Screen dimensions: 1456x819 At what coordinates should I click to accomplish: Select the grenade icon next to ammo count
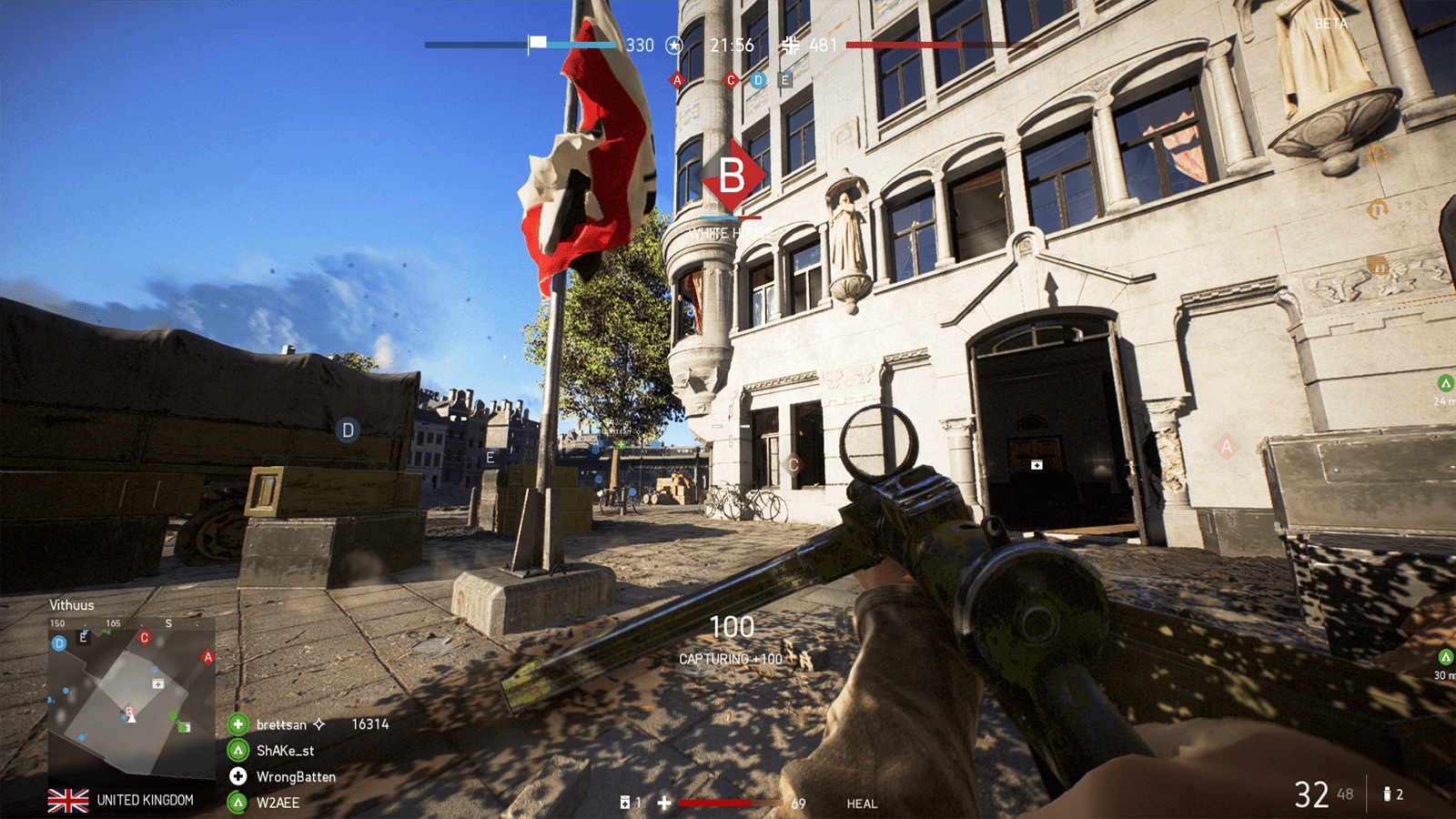(1387, 794)
